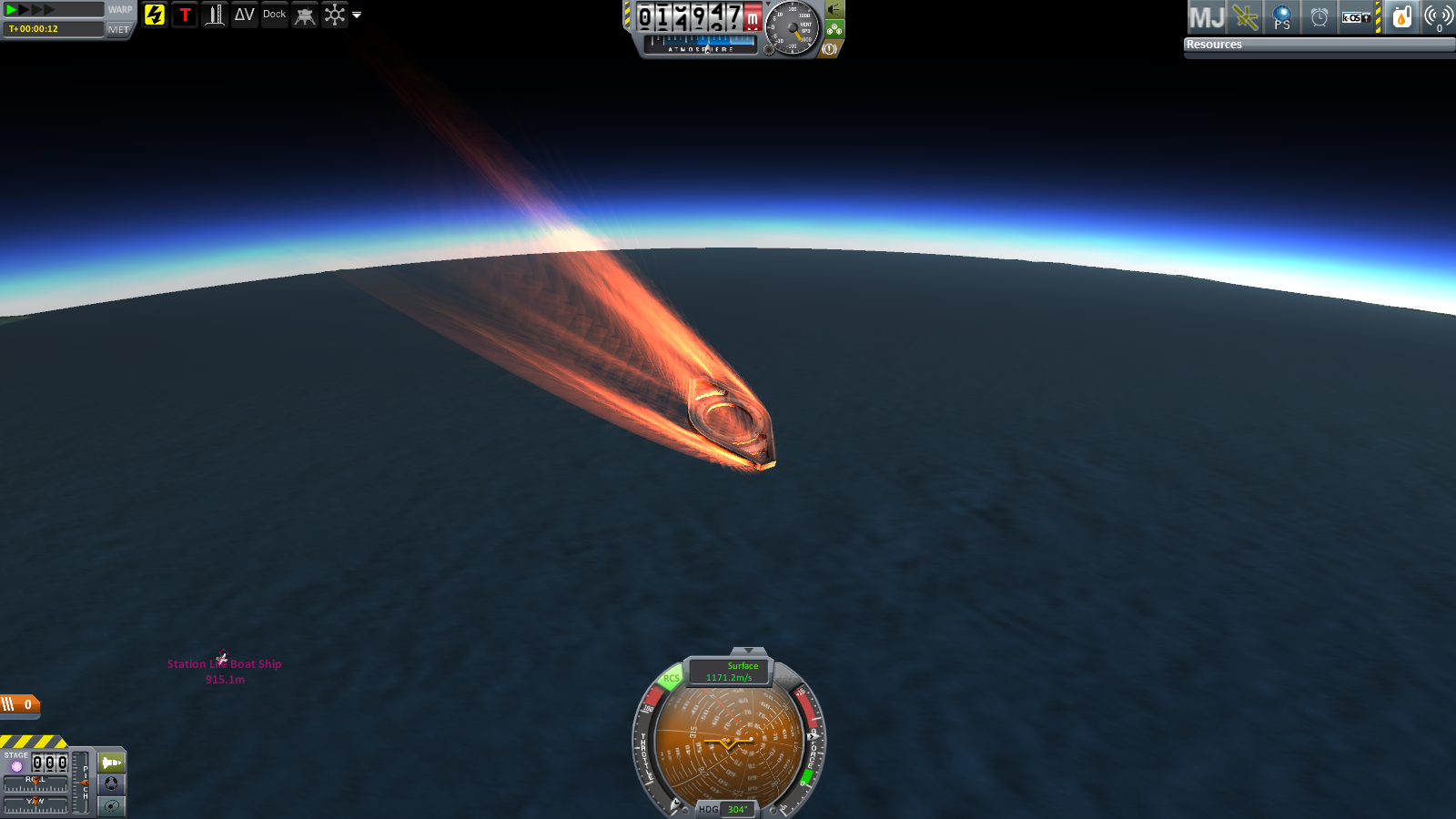Click the yellow lightning bolt toolbar icon
This screenshot has width=1456, height=819.
[155, 15]
